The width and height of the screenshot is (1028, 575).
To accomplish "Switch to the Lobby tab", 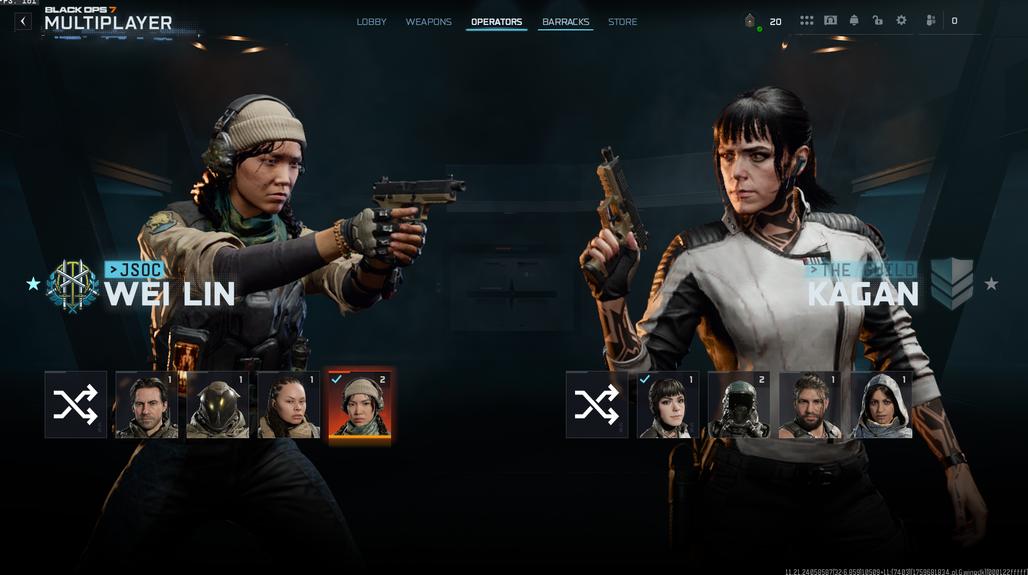I will 371,22.
